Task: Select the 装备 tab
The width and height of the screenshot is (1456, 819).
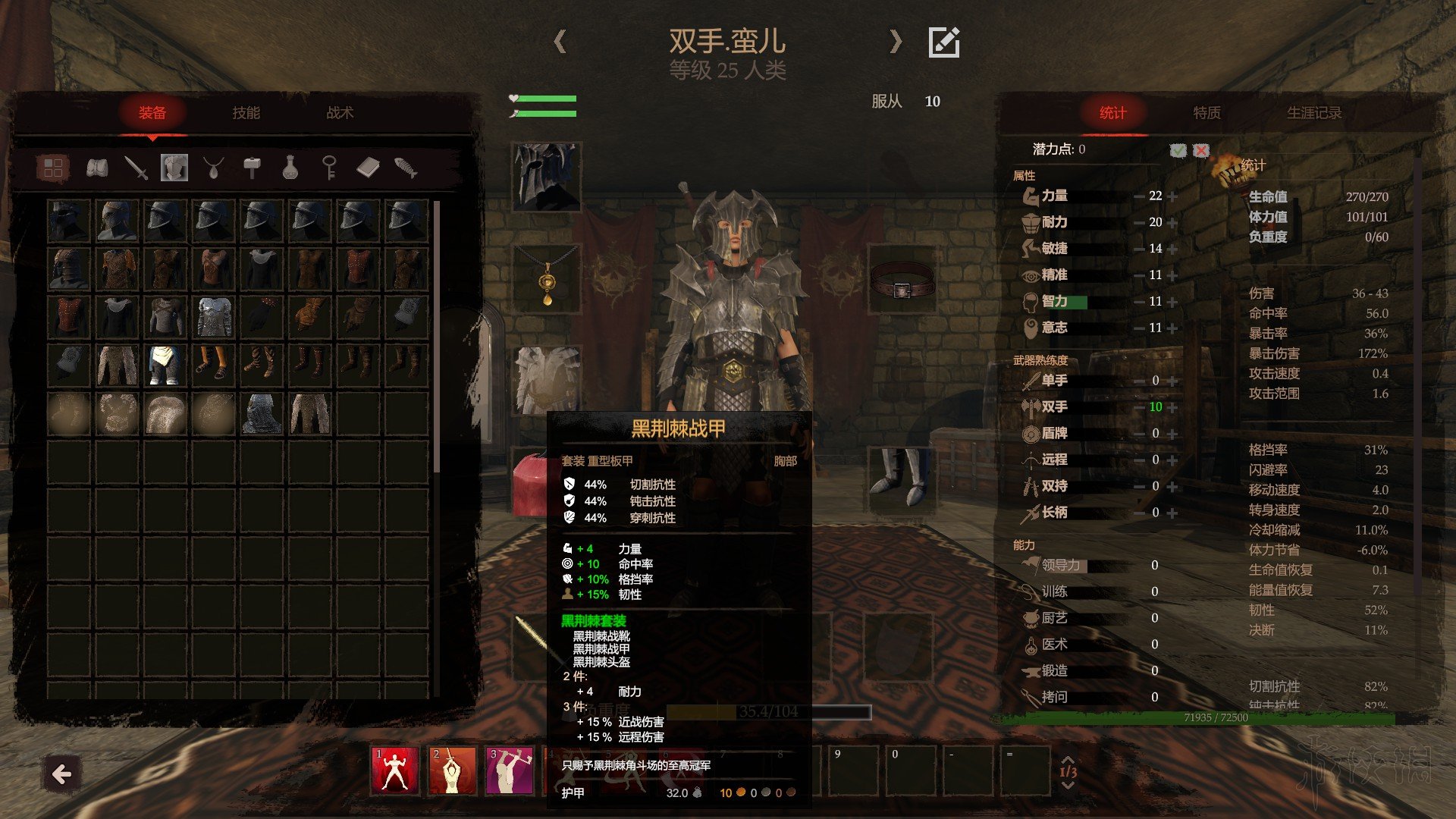Action: coord(152,113)
